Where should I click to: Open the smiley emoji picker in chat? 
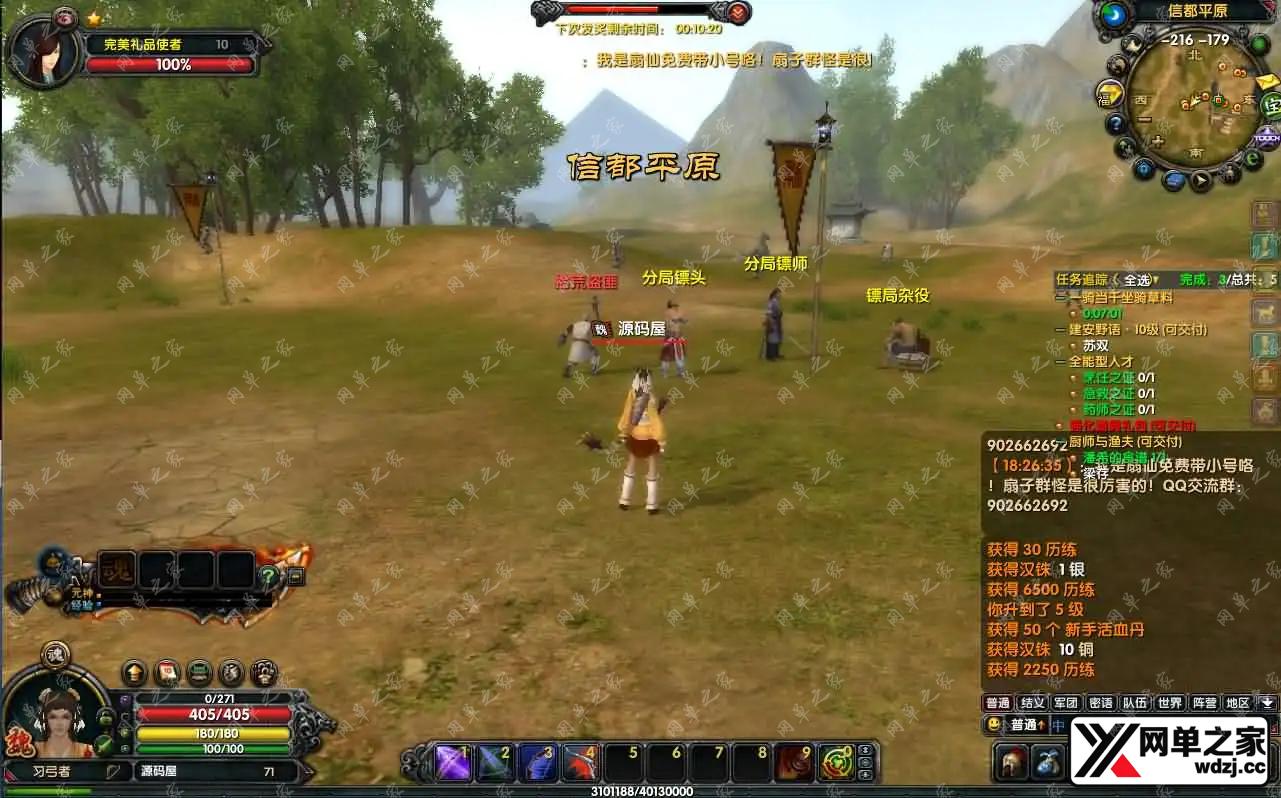pyautogui.click(x=994, y=724)
